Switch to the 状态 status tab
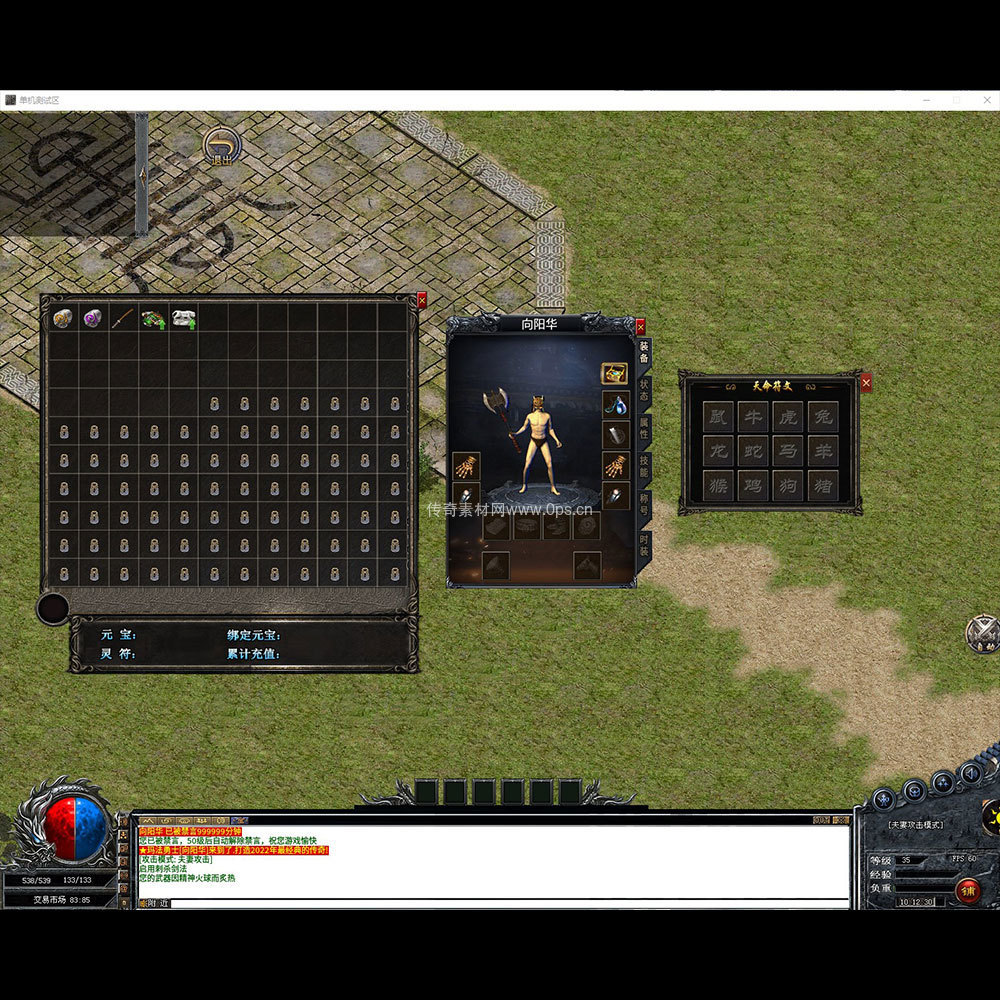The width and height of the screenshot is (1000, 1000). [645, 390]
